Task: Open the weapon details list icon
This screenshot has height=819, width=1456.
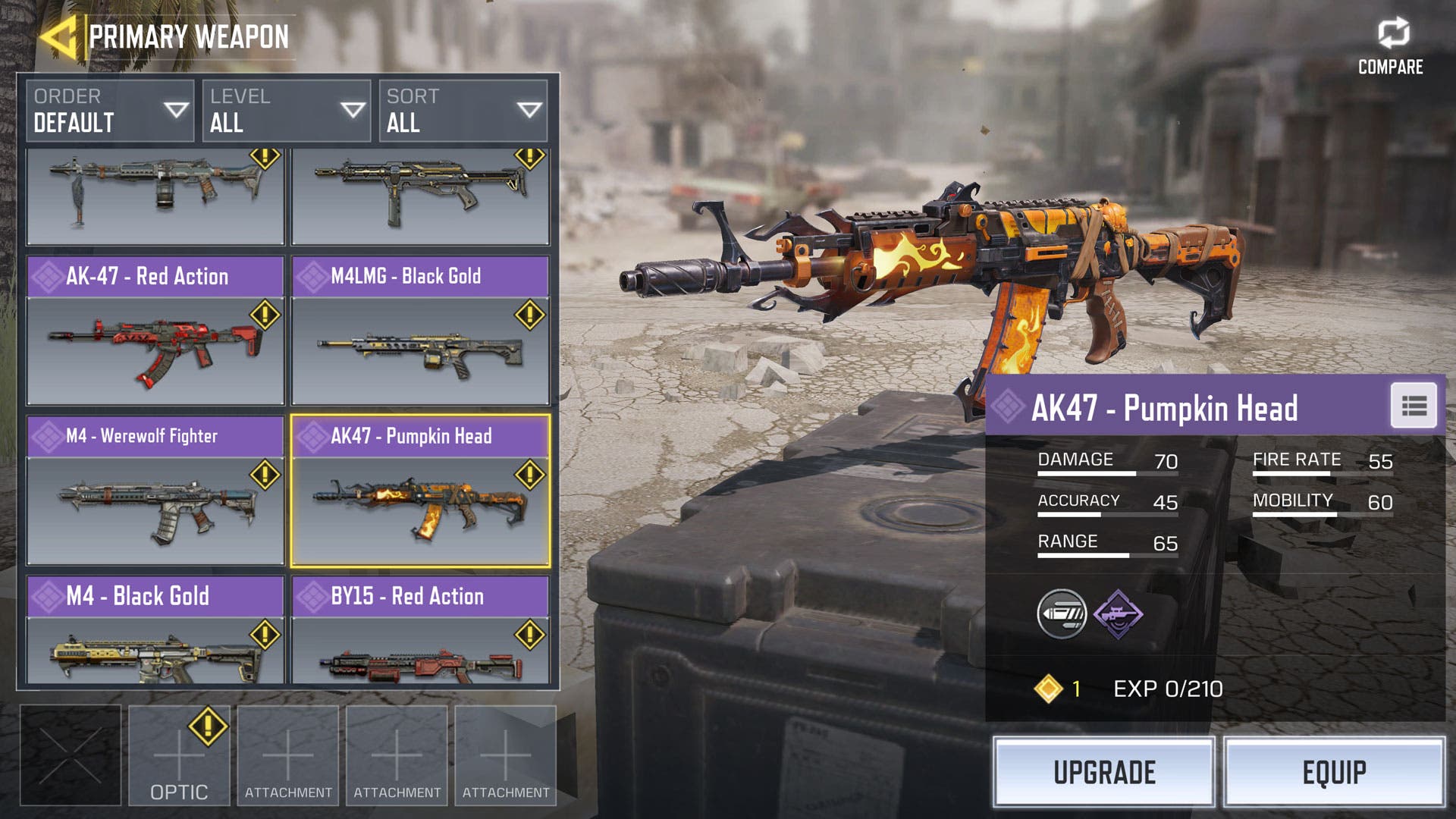Action: [1414, 406]
